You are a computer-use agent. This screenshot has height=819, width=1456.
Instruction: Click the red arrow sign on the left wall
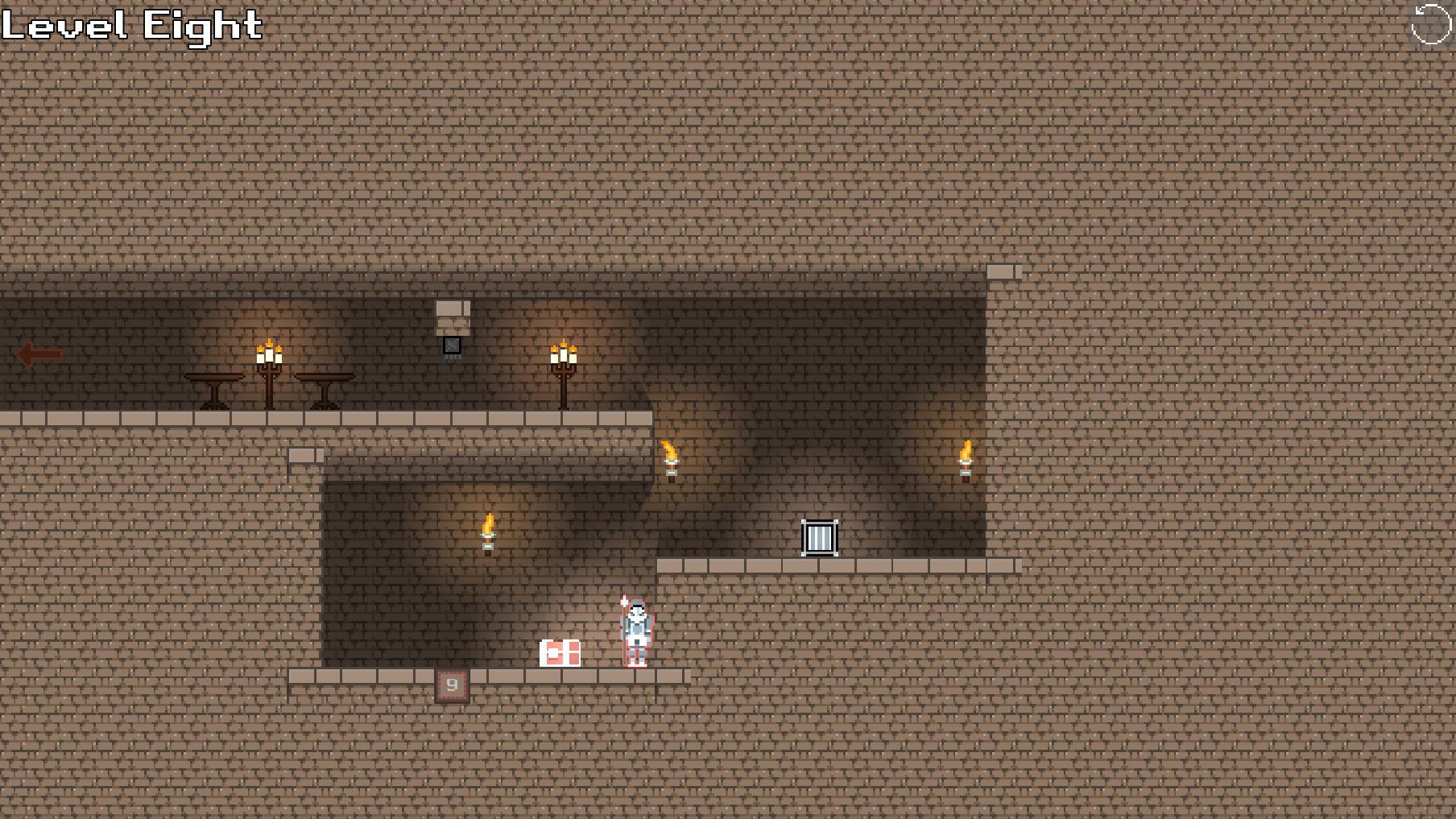pos(35,352)
